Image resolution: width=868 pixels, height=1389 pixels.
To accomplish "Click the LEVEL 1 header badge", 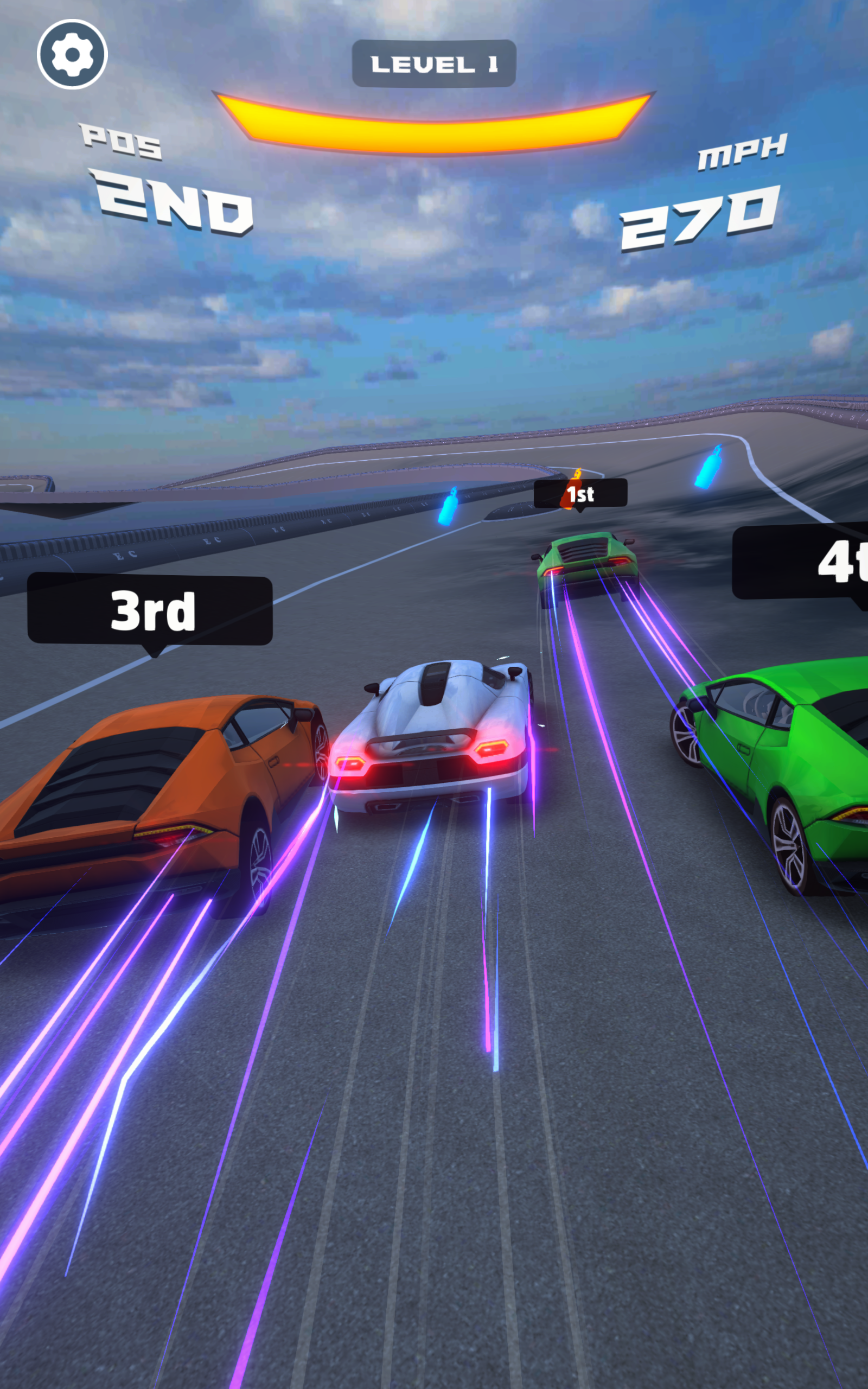I will coord(433,63).
